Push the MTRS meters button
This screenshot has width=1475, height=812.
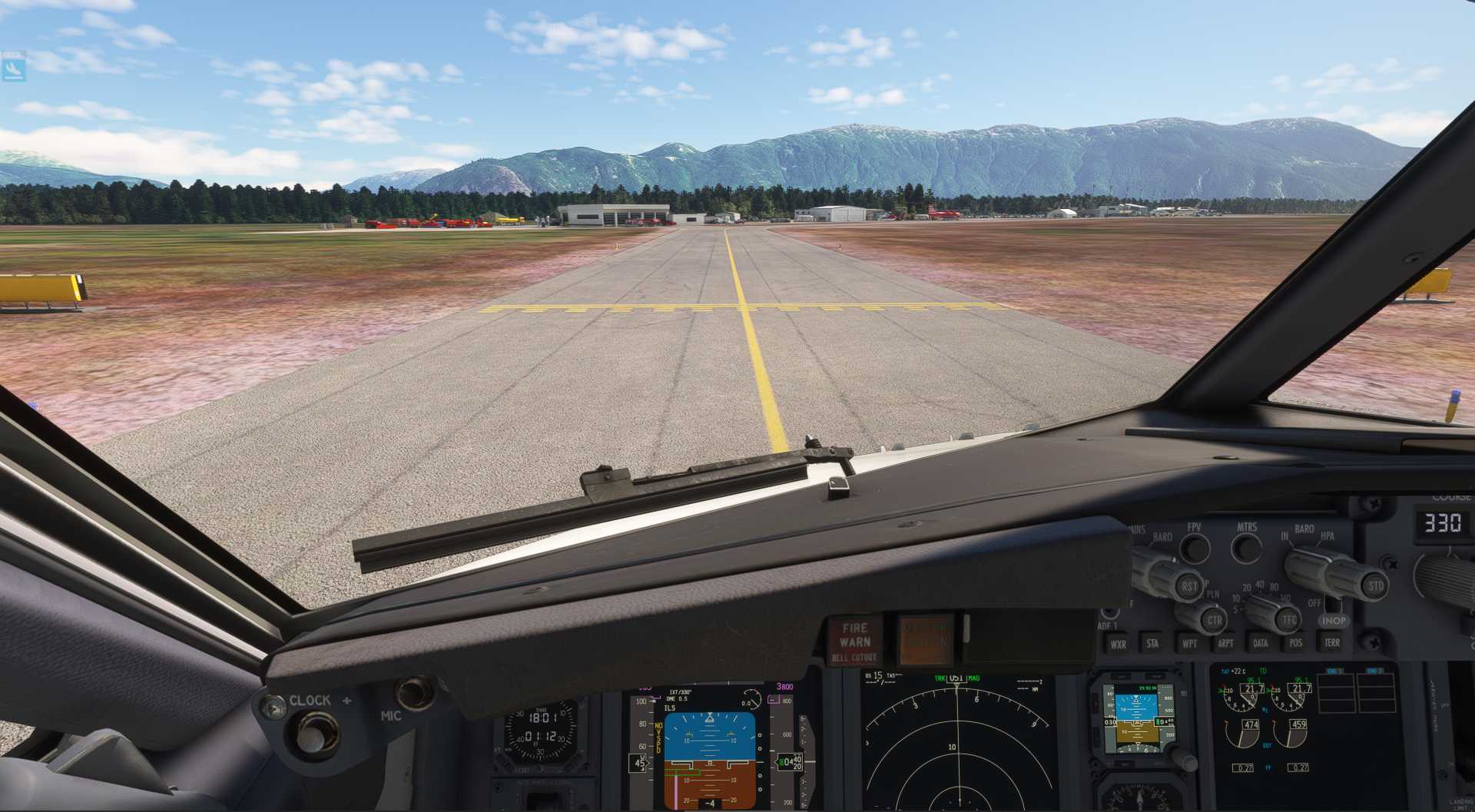tap(1246, 547)
